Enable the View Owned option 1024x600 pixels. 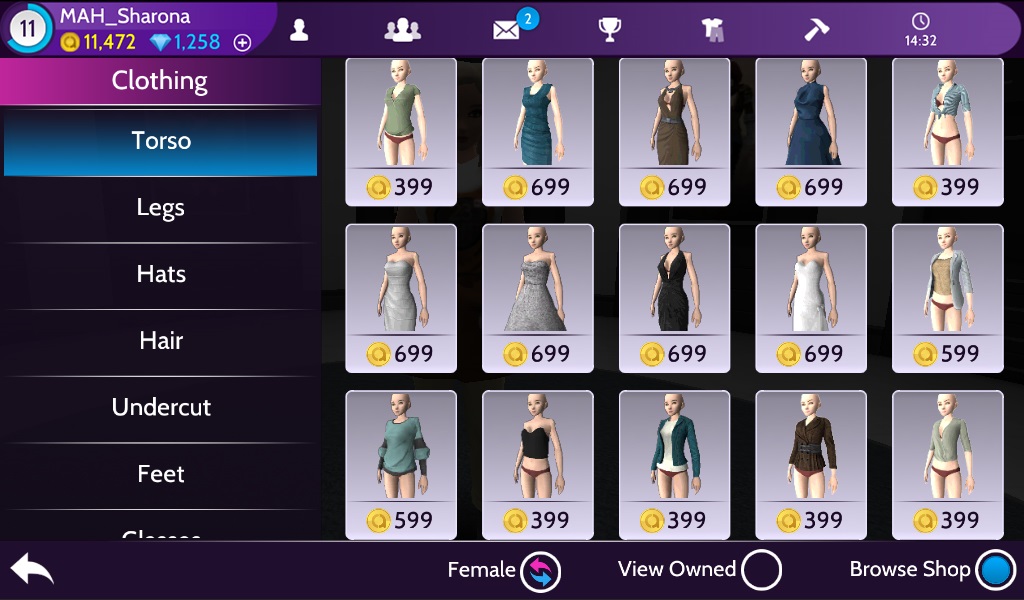[x=762, y=571]
